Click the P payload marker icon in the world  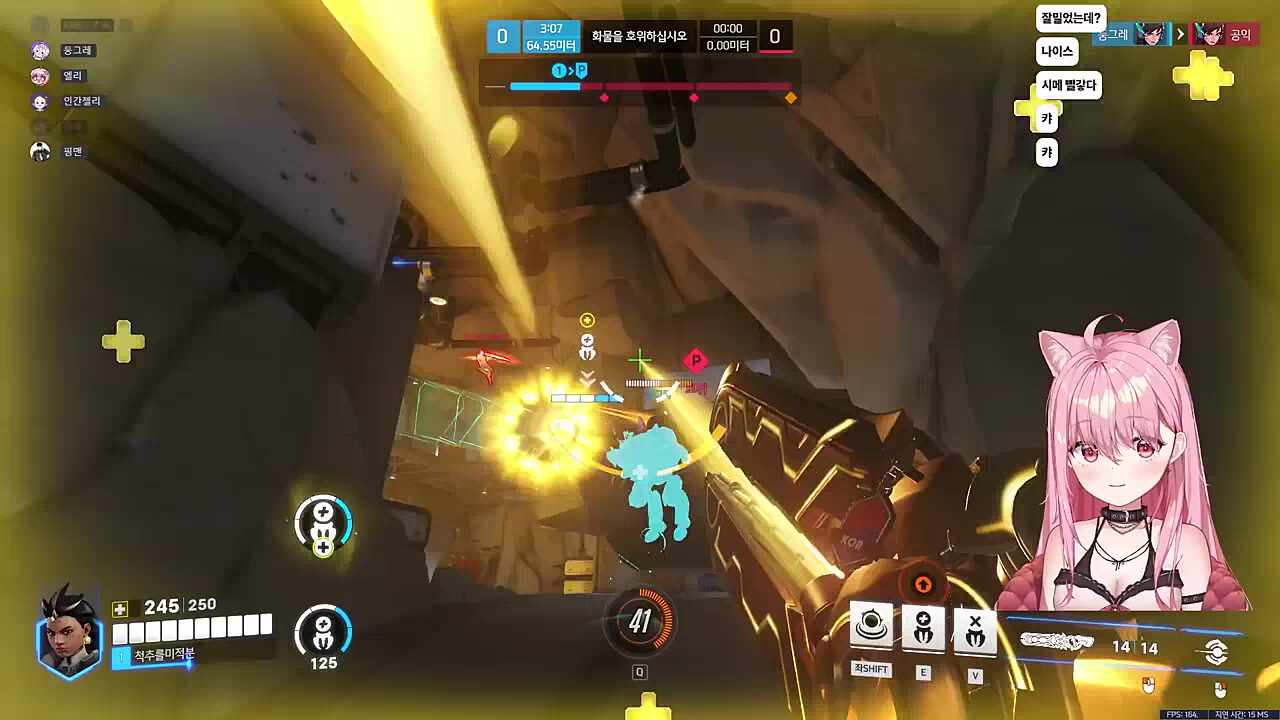pyautogui.click(x=696, y=361)
